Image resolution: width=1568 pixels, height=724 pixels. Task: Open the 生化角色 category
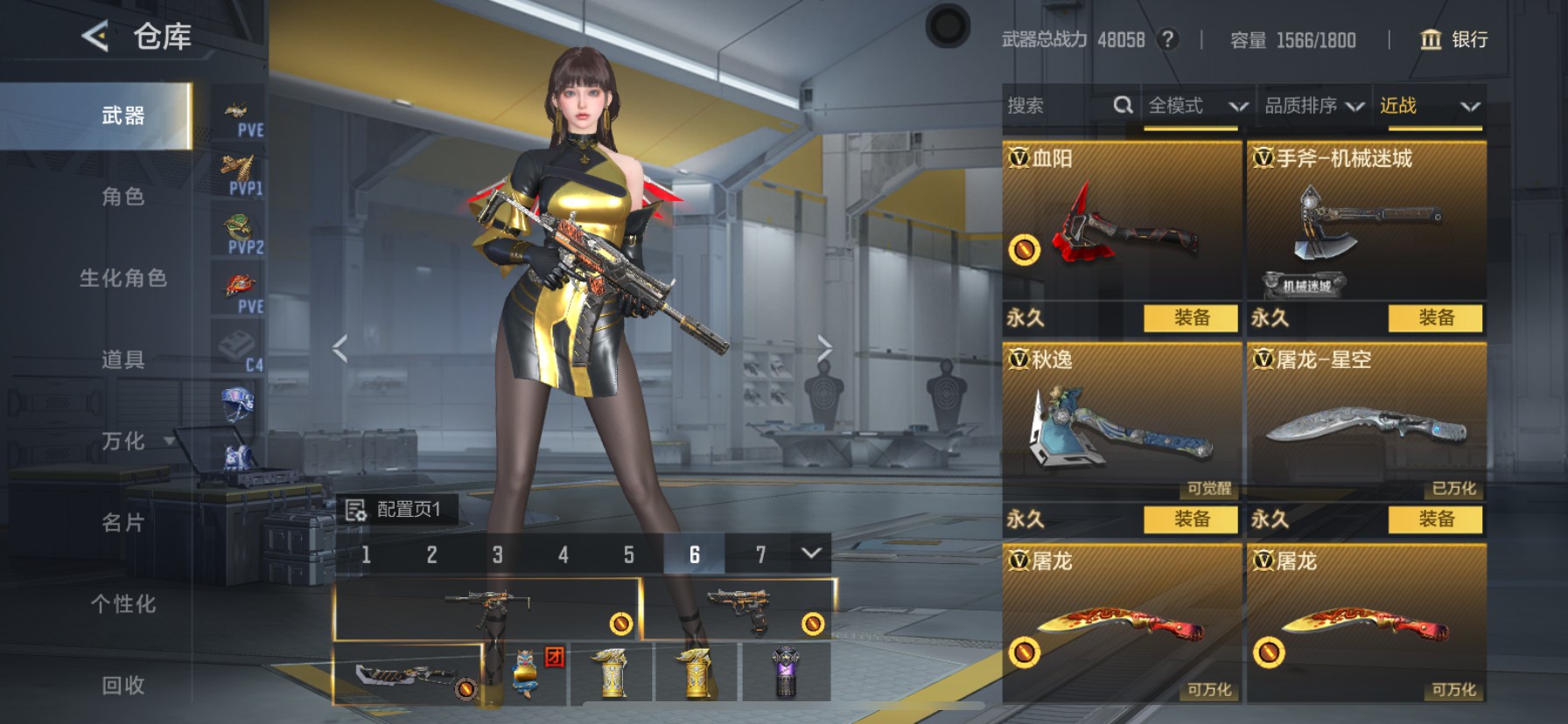pos(123,278)
